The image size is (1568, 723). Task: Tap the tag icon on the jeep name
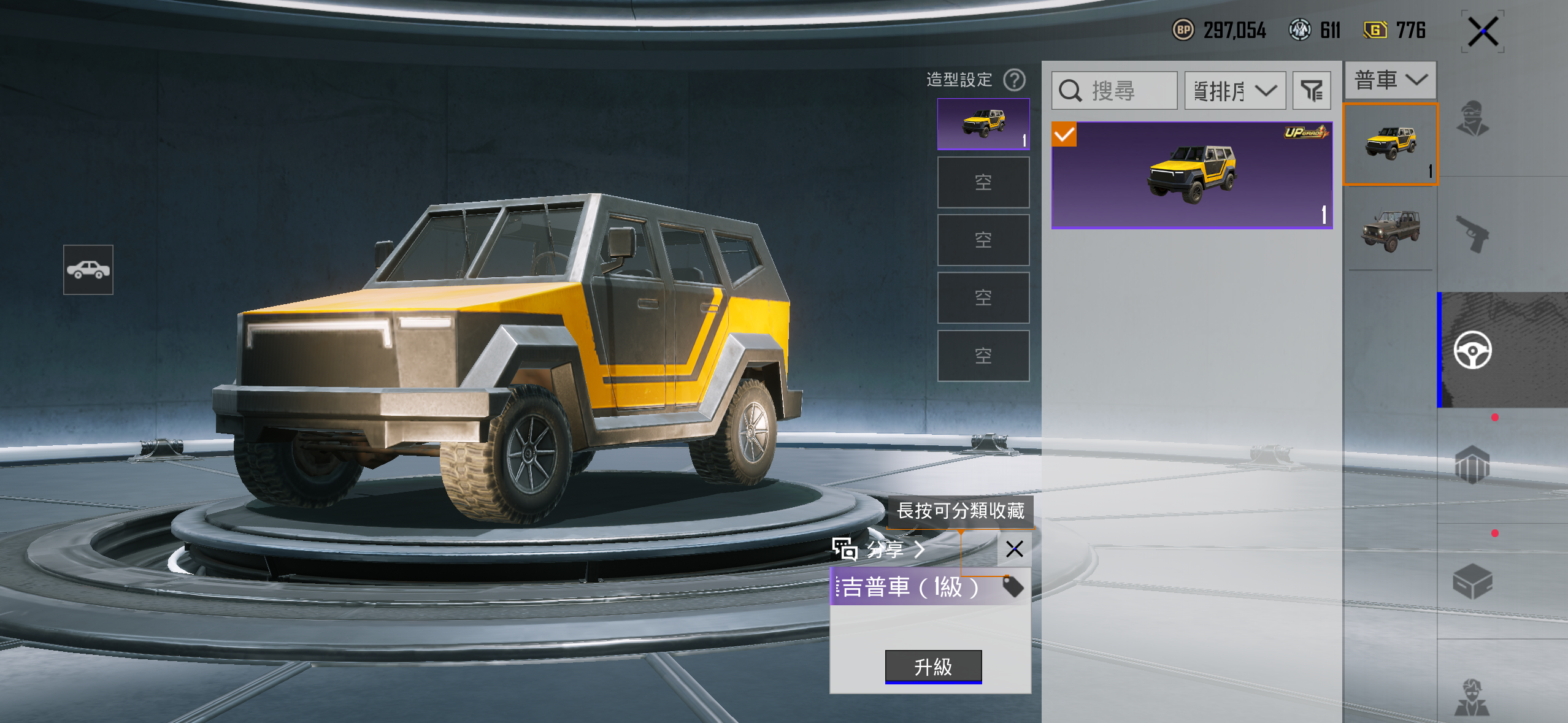click(x=1013, y=587)
